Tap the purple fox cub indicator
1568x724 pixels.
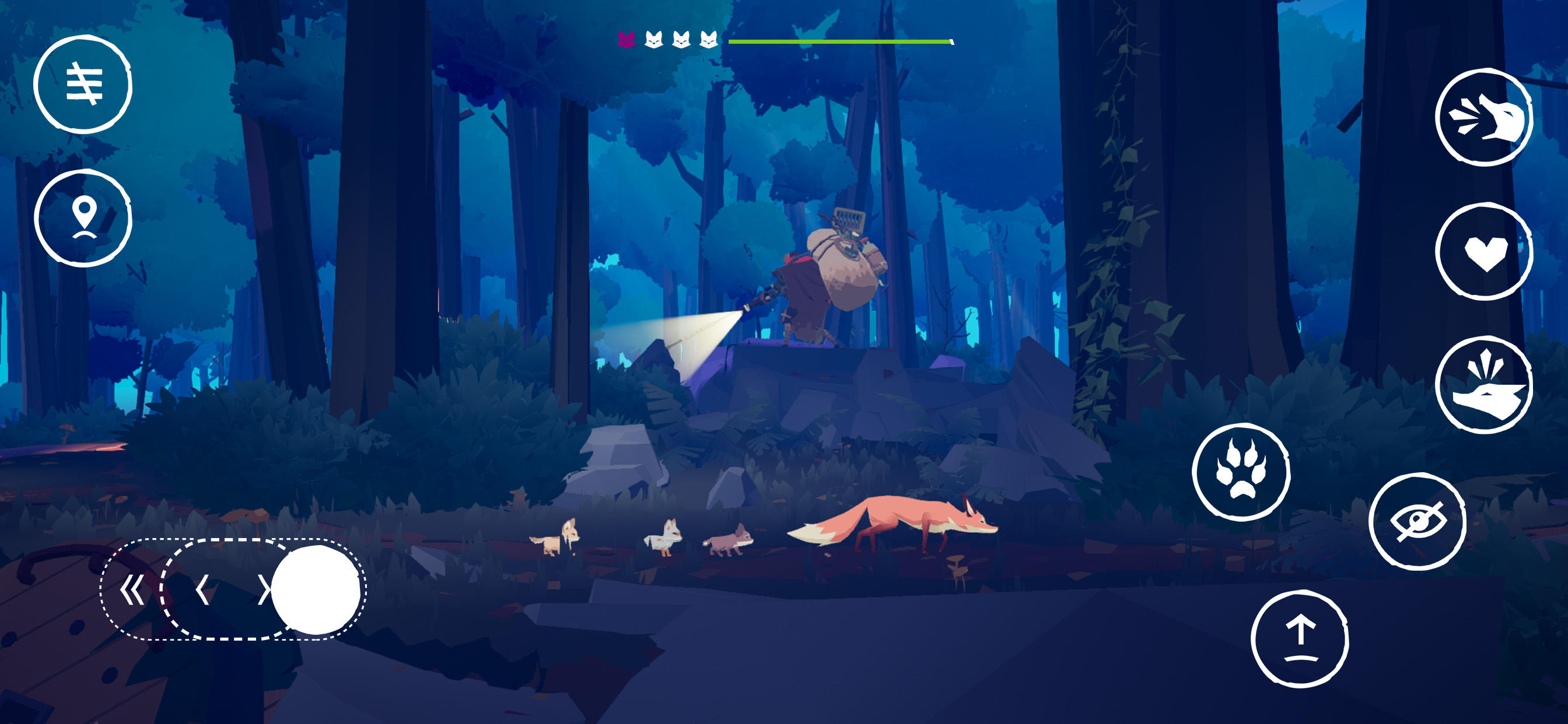point(625,40)
